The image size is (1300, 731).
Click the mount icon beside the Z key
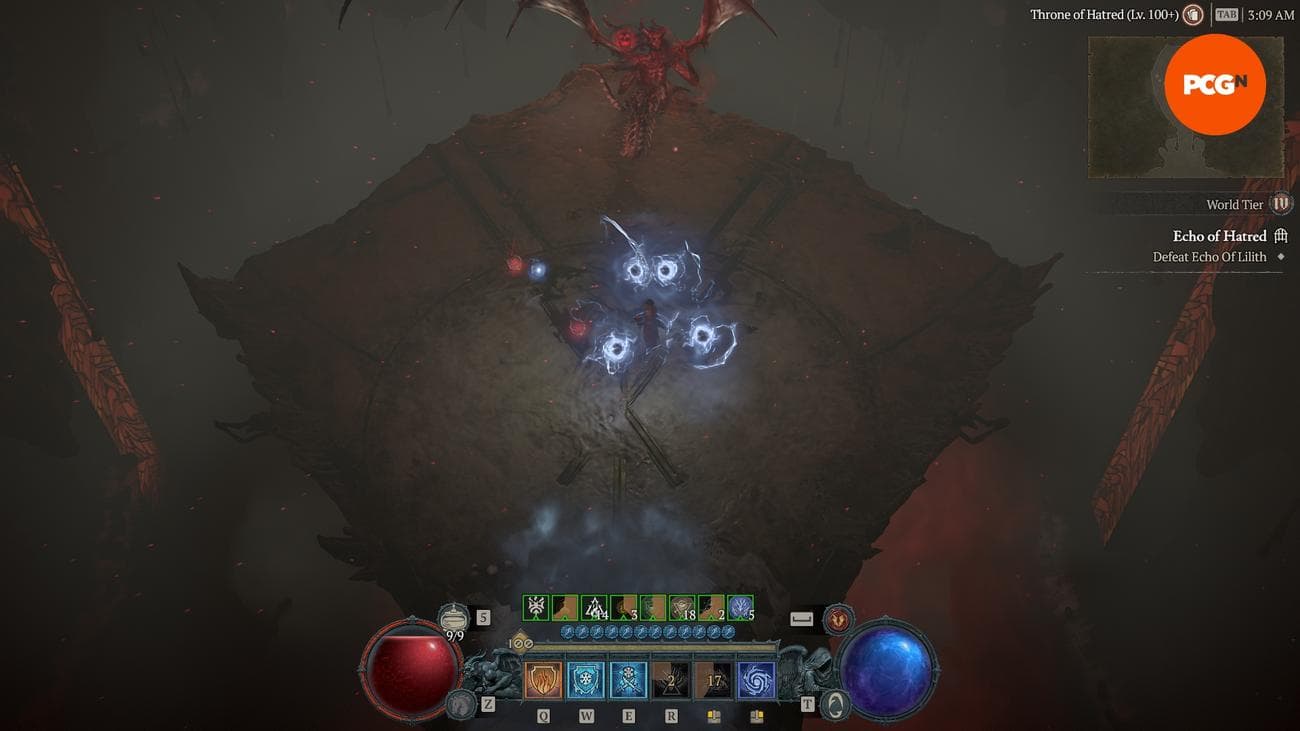point(461,704)
